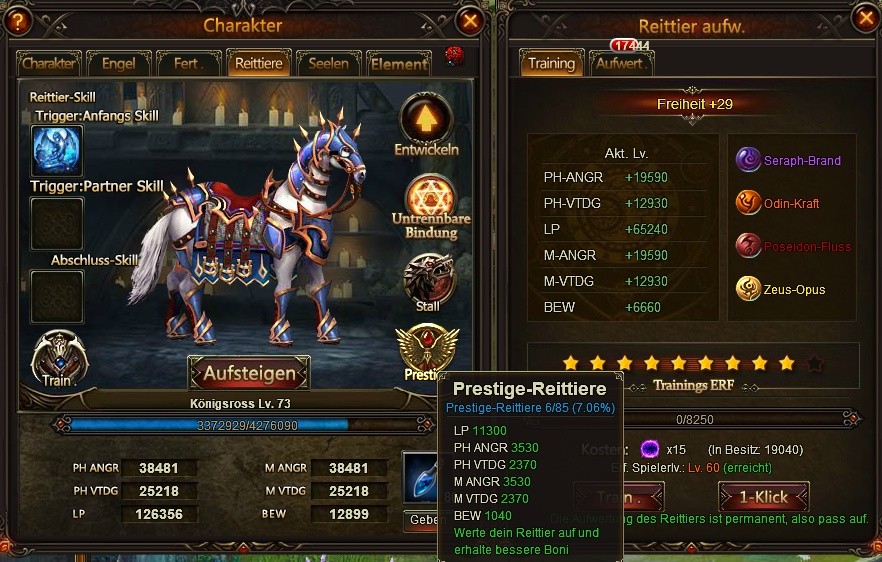
Task: Switch to the Aufwert. tab
Action: point(621,63)
